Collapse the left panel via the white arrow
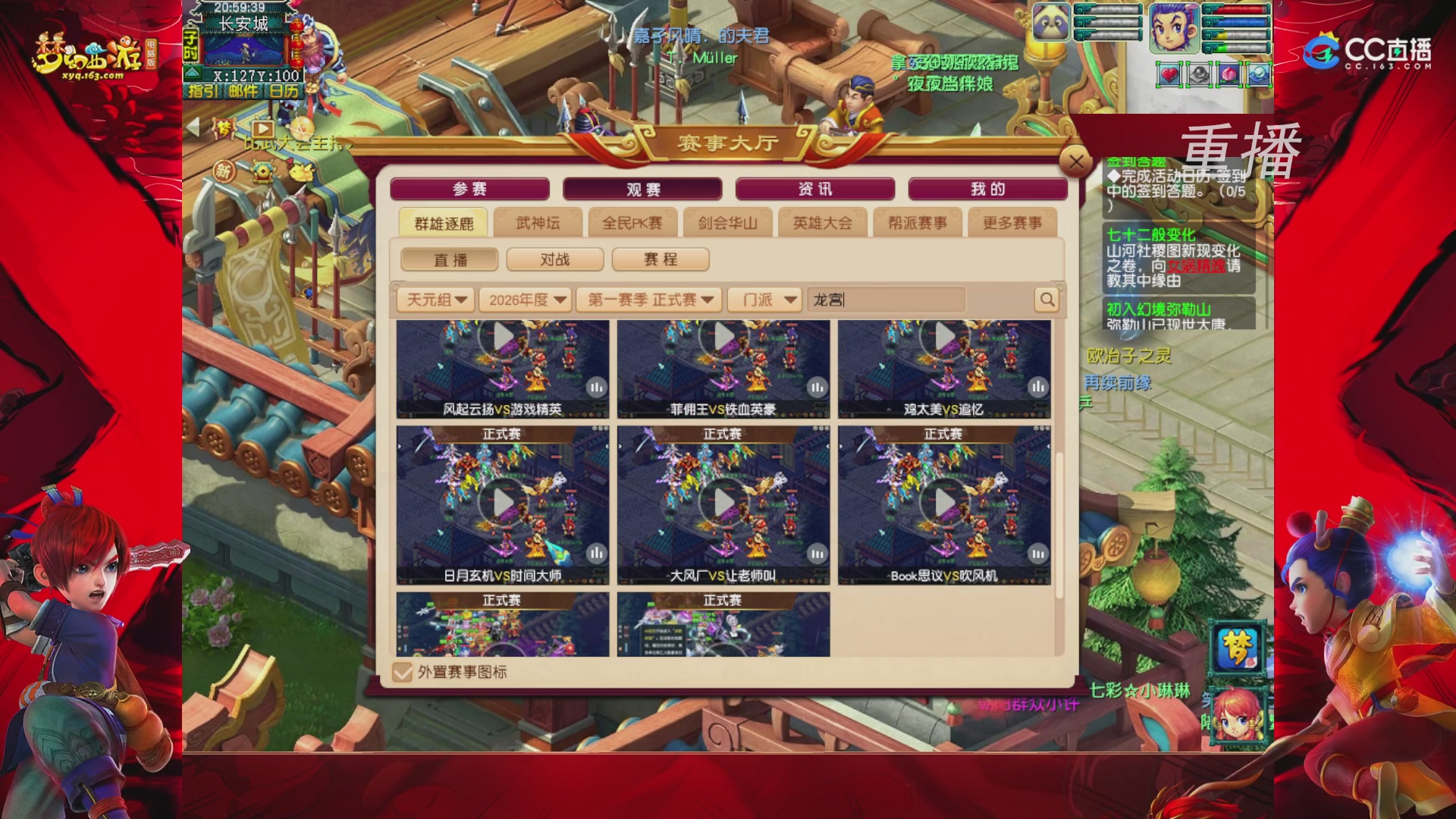This screenshot has width=1456, height=819. pos(192,128)
